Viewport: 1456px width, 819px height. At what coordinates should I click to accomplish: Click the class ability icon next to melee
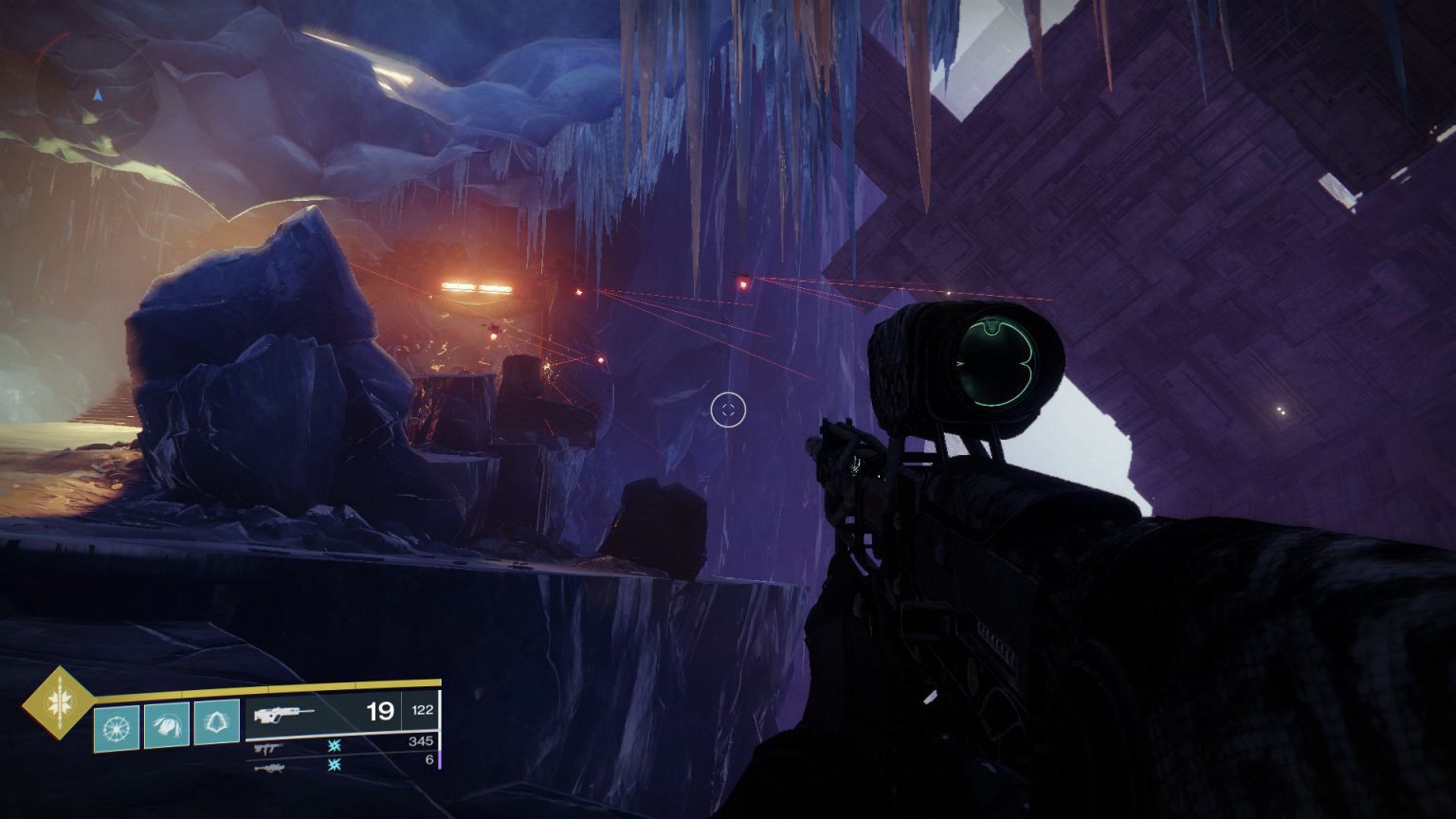click(216, 725)
